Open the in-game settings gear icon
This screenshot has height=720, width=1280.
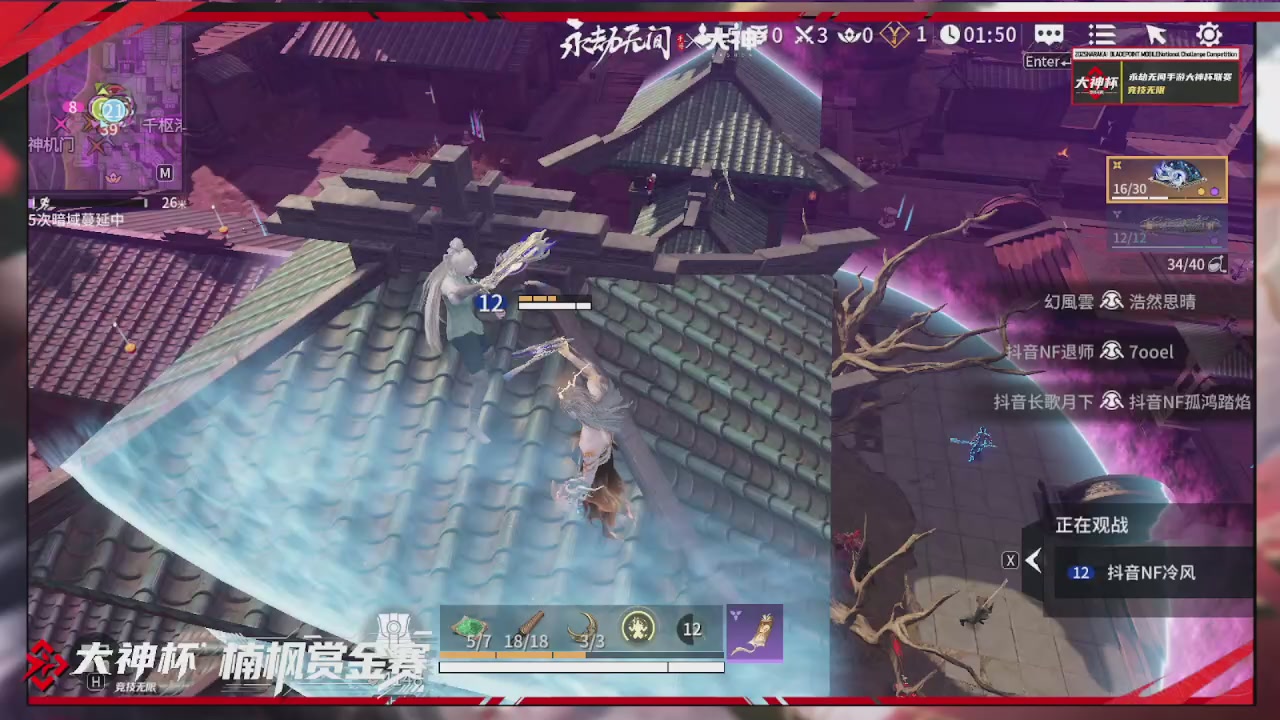click(x=1209, y=35)
